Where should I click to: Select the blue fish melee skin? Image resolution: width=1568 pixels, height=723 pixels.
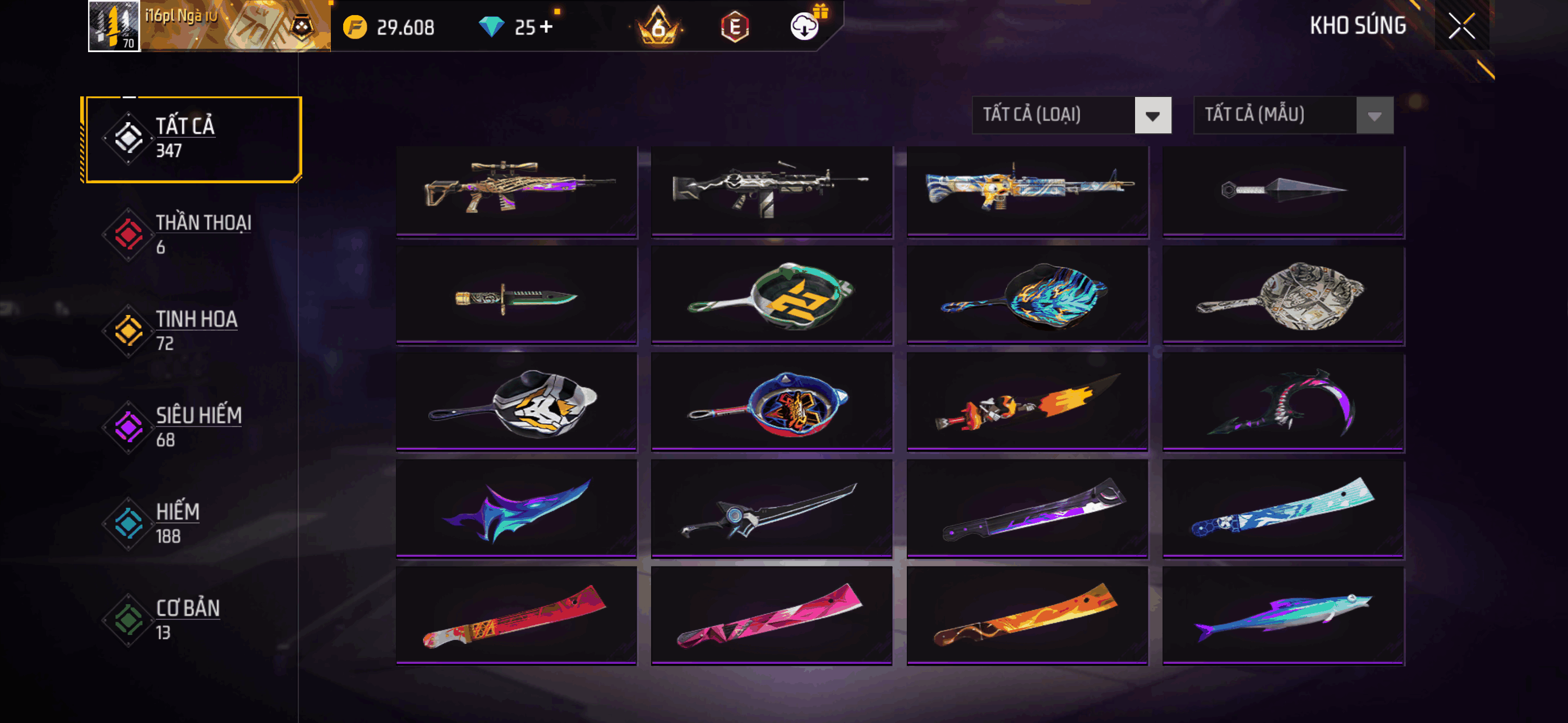point(1283,616)
